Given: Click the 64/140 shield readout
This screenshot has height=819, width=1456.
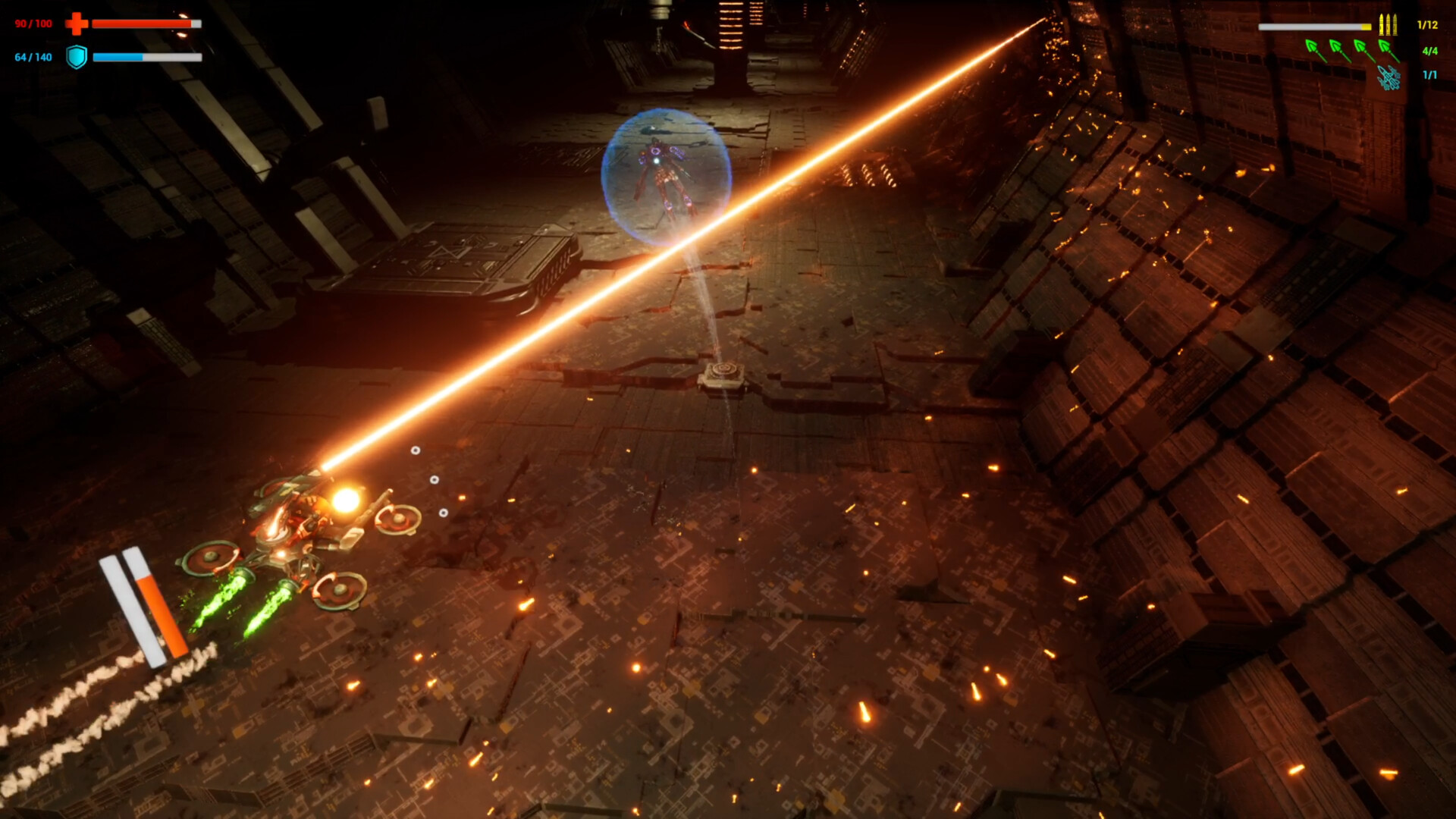Looking at the screenshot, I should pos(33,57).
